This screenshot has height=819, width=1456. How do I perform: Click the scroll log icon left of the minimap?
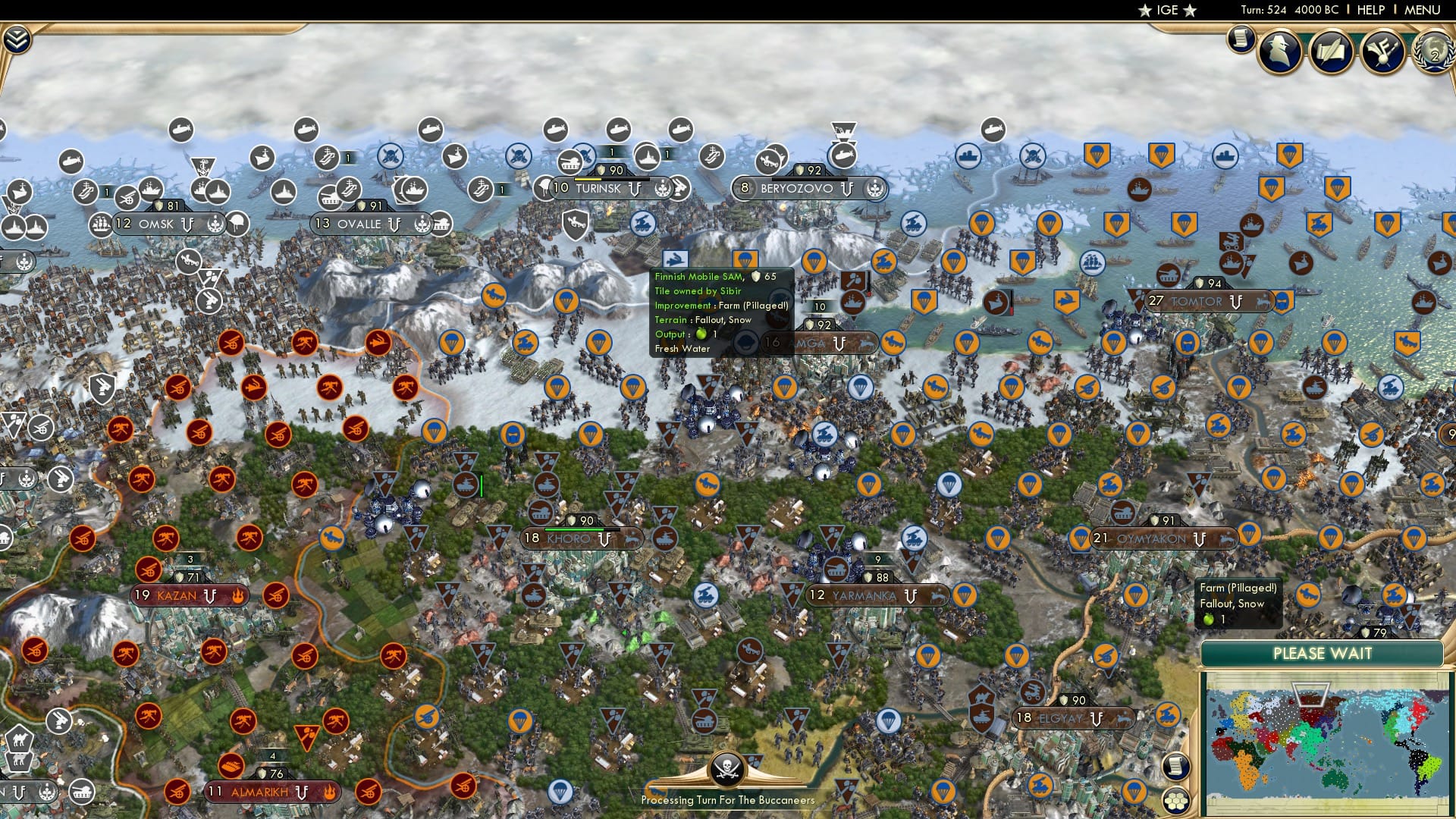tap(1175, 766)
